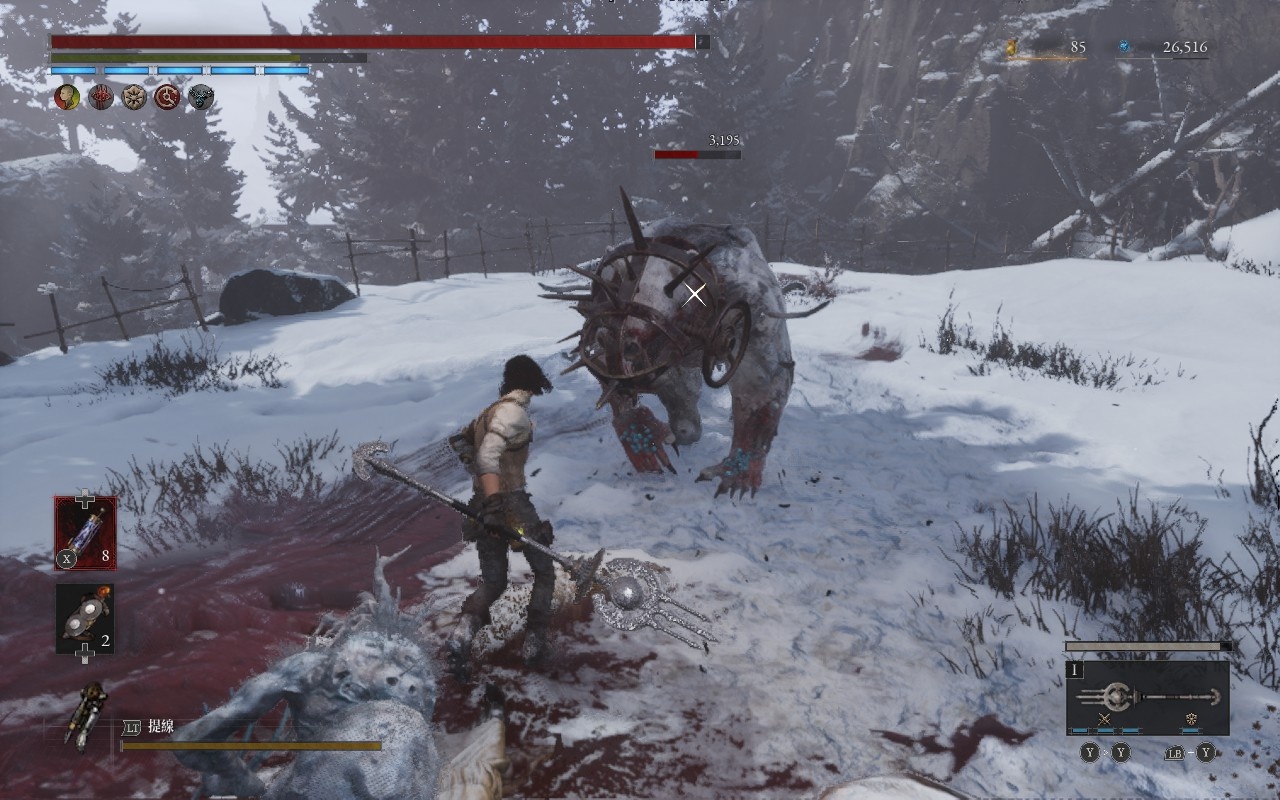Screen dimensions: 1280x800
Task: Click the crossed-blades fable art icon
Action: pos(1104,720)
